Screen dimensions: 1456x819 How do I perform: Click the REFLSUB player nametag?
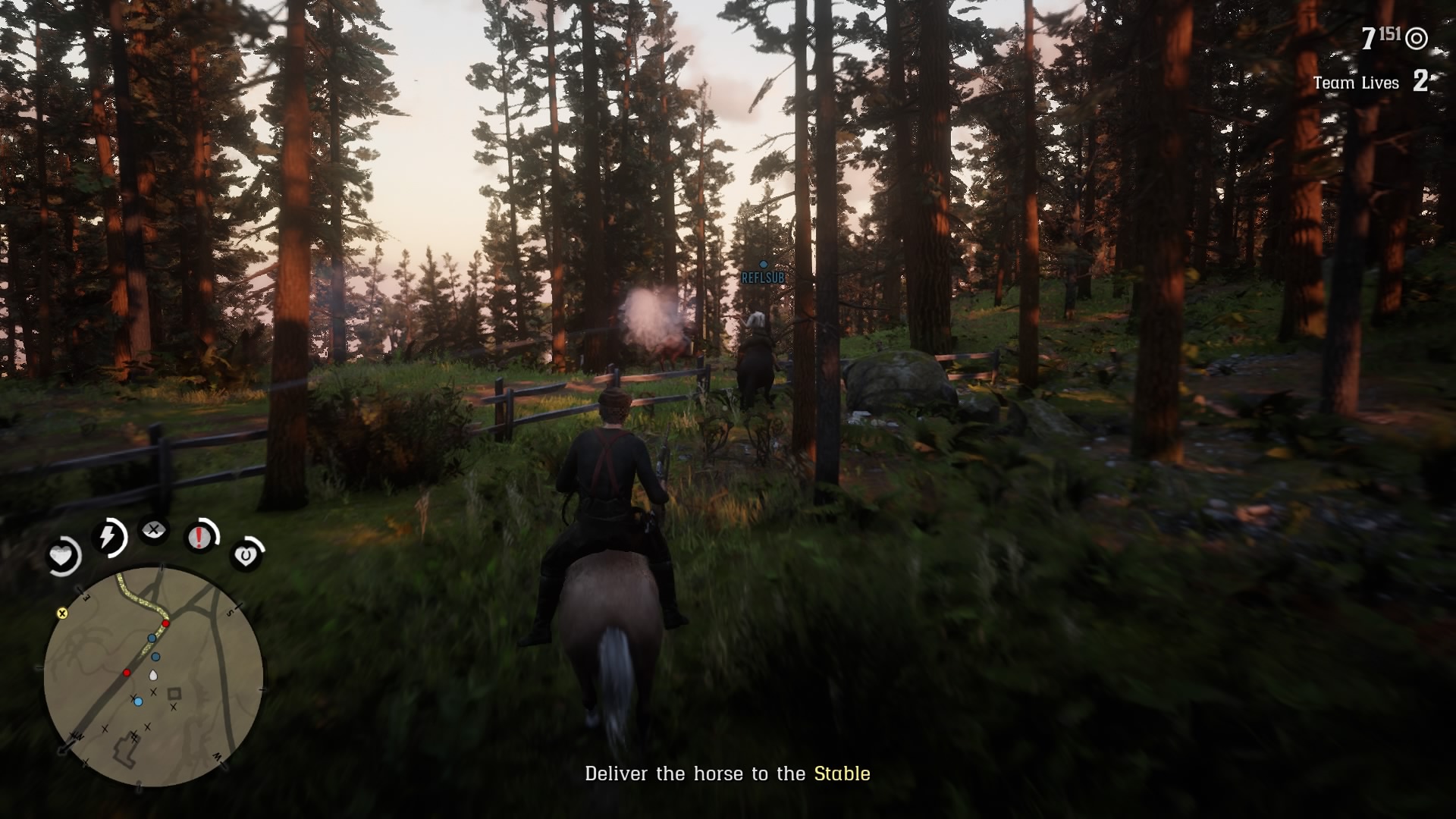tap(763, 278)
